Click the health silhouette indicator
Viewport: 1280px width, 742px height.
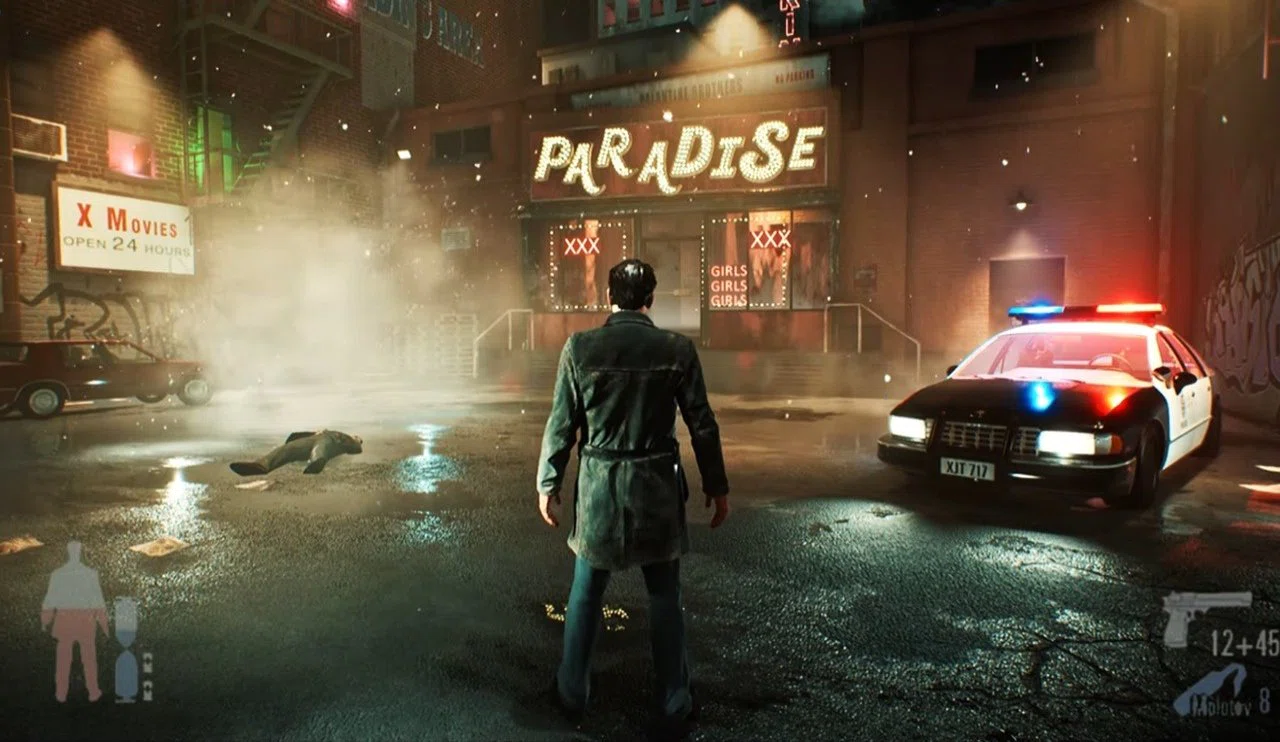pyautogui.click(x=75, y=615)
